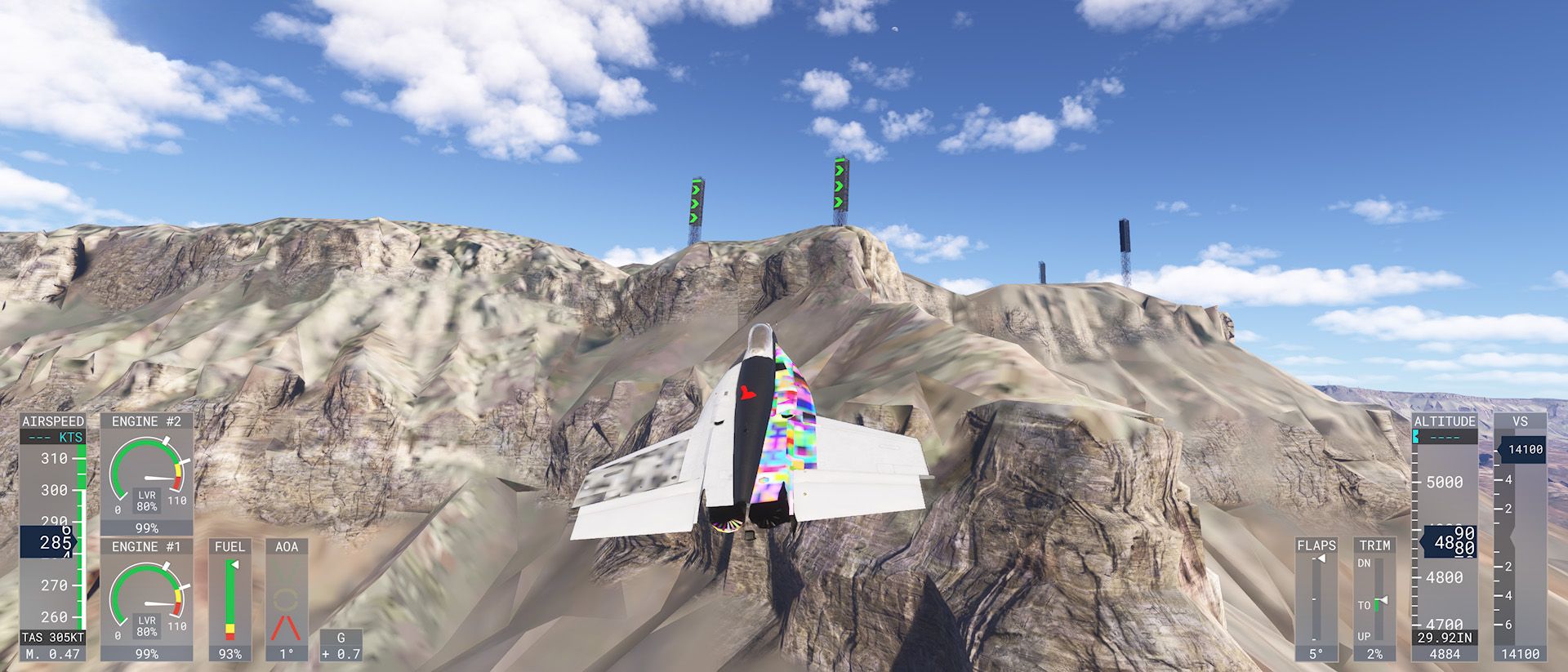Click the G meter showing +0.7
This screenshot has height=672, width=1568.
341,644
